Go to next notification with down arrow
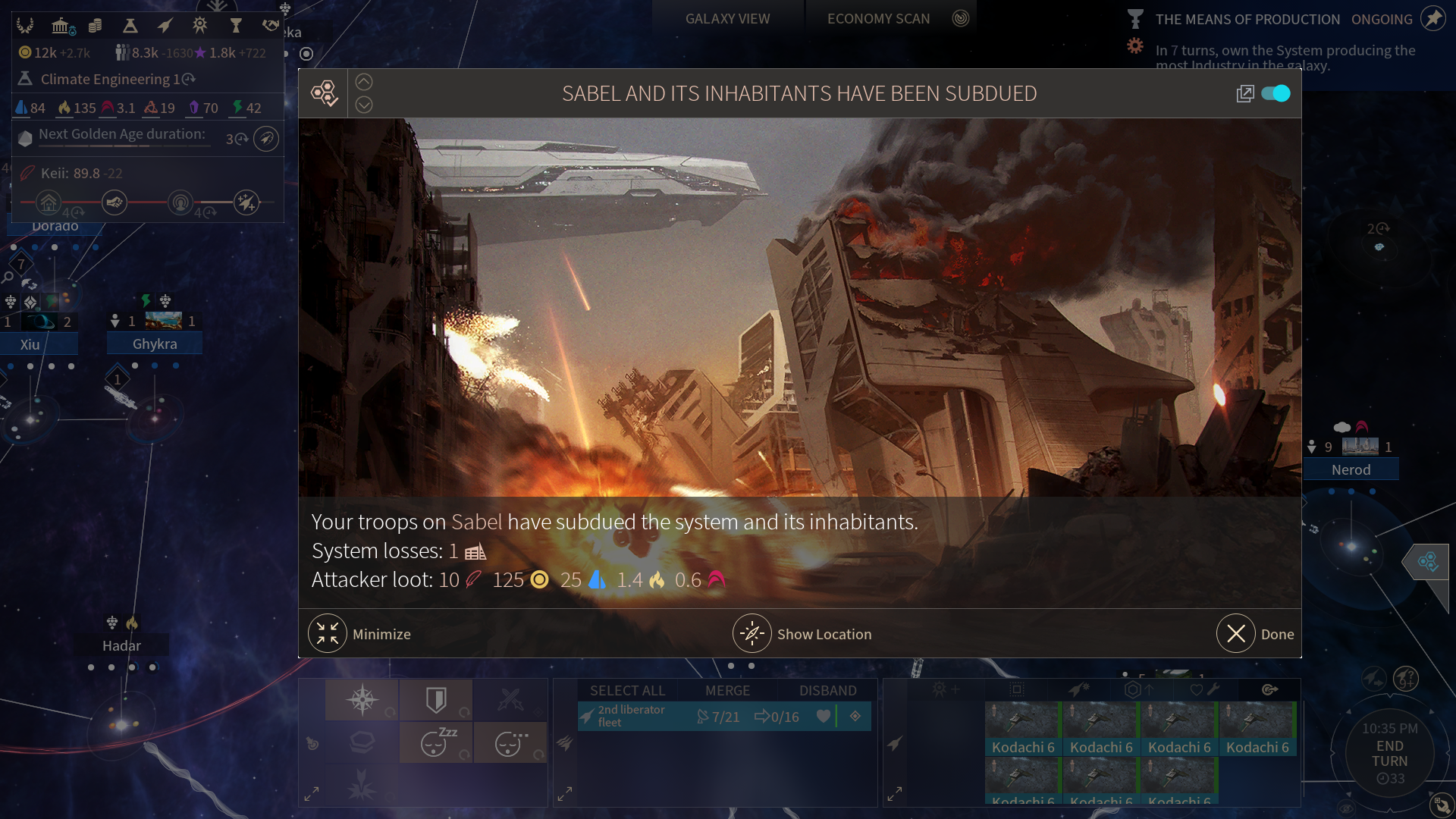Image resolution: width=1456 pixels, height=819 pixels. coord(364,105)
